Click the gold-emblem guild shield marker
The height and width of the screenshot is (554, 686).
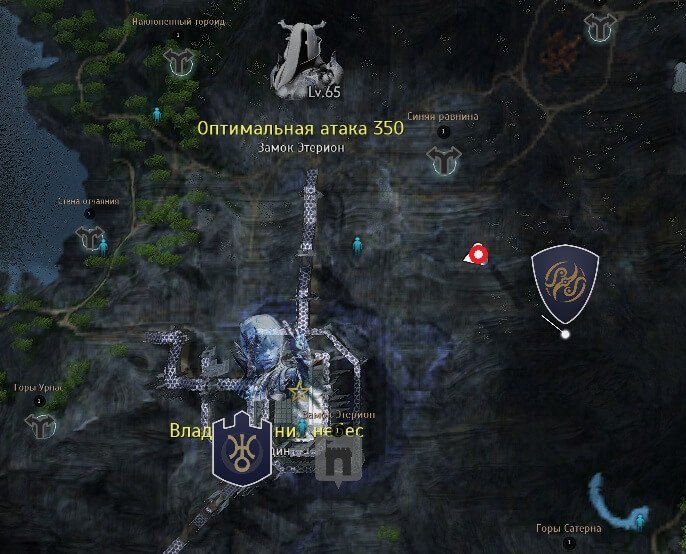[565, 283]
